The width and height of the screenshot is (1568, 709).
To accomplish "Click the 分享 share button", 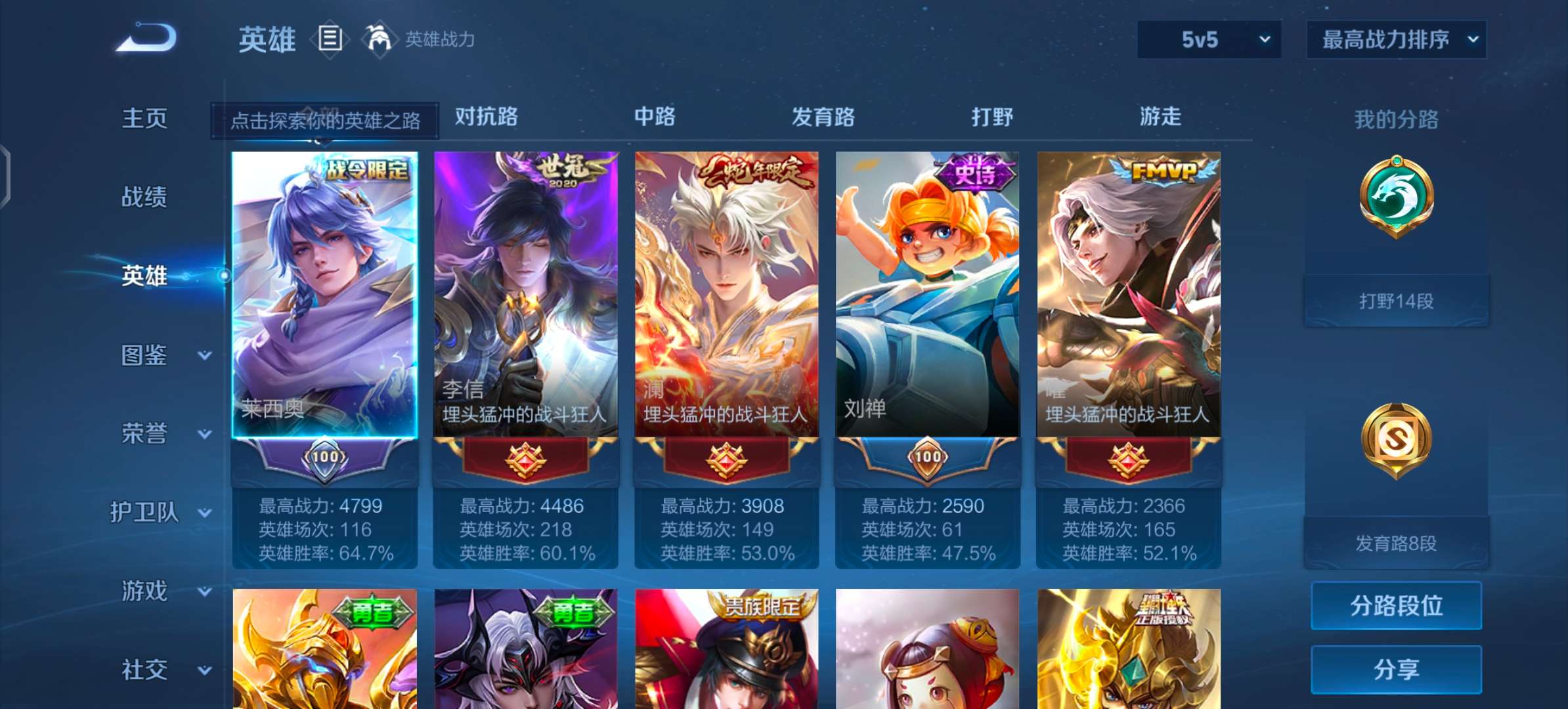I will (x=1396, y=670).
